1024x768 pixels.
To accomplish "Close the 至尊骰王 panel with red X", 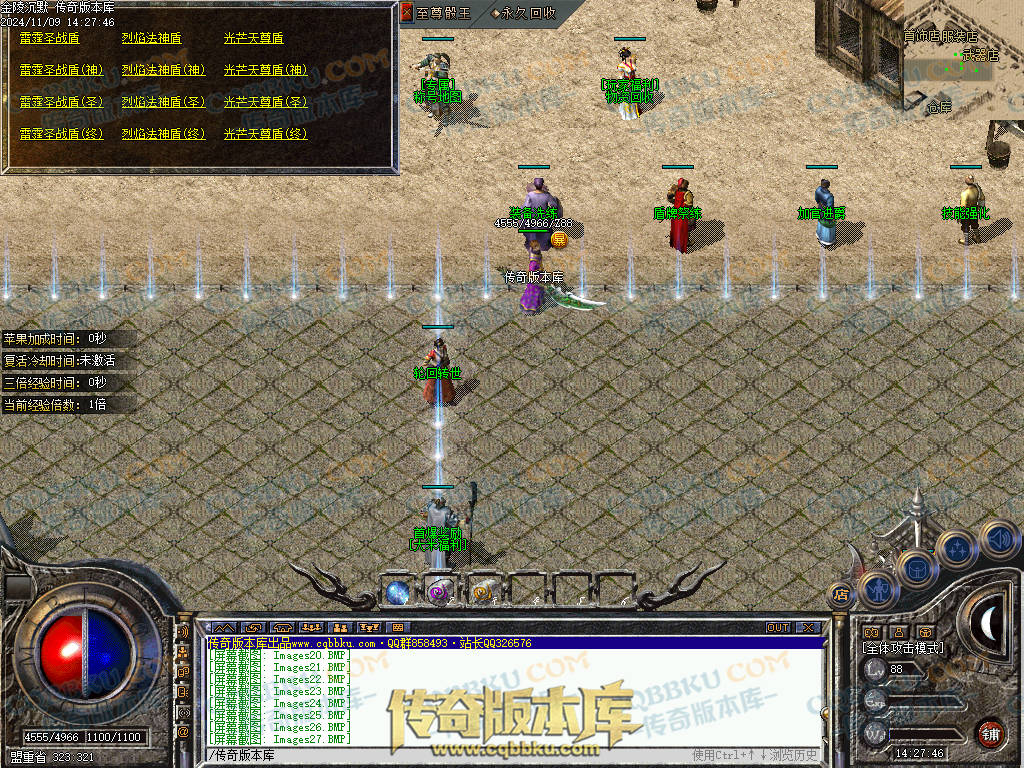I will 406,13.
